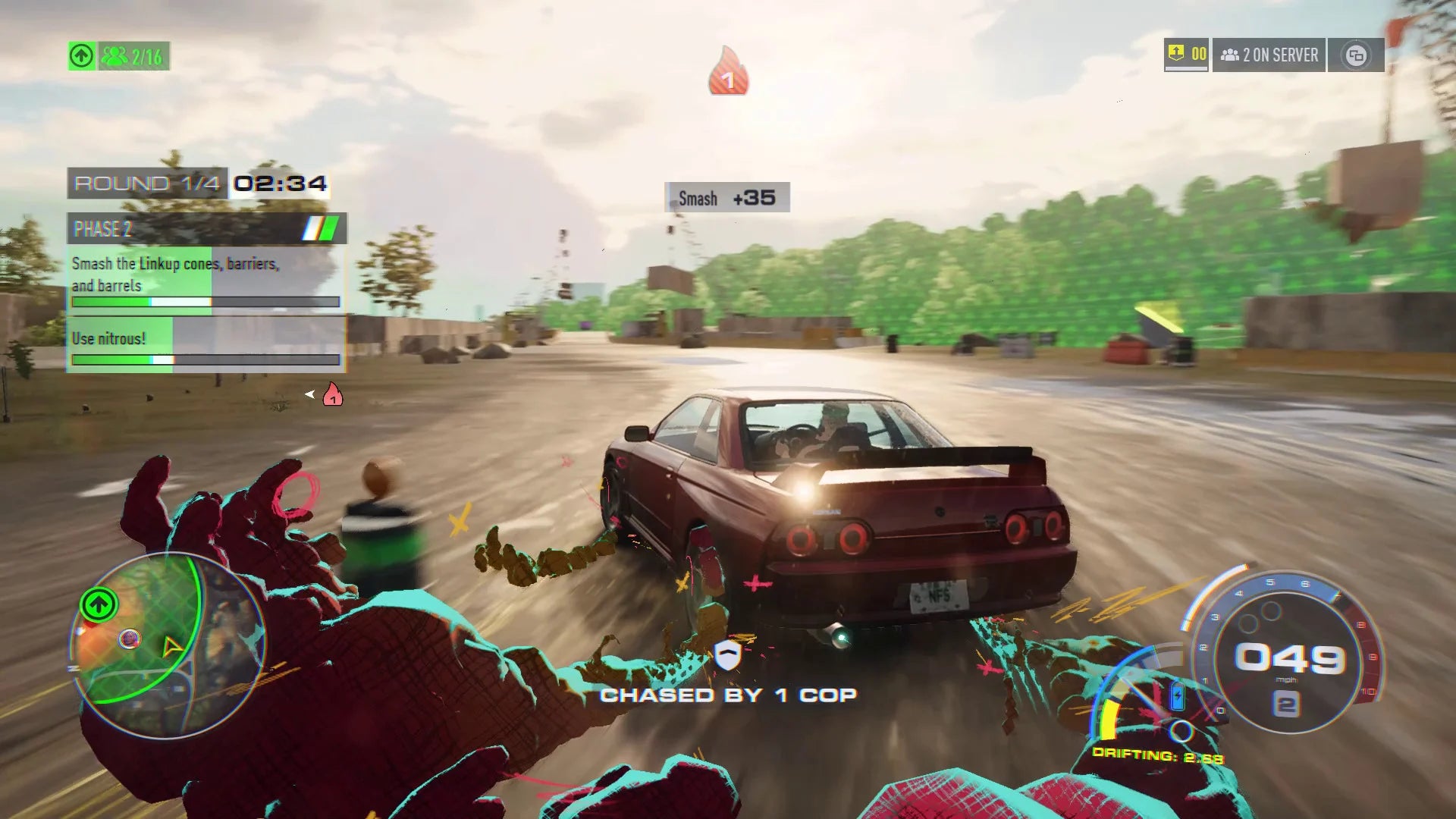Click the red heat level flame icon

point(728,74)
